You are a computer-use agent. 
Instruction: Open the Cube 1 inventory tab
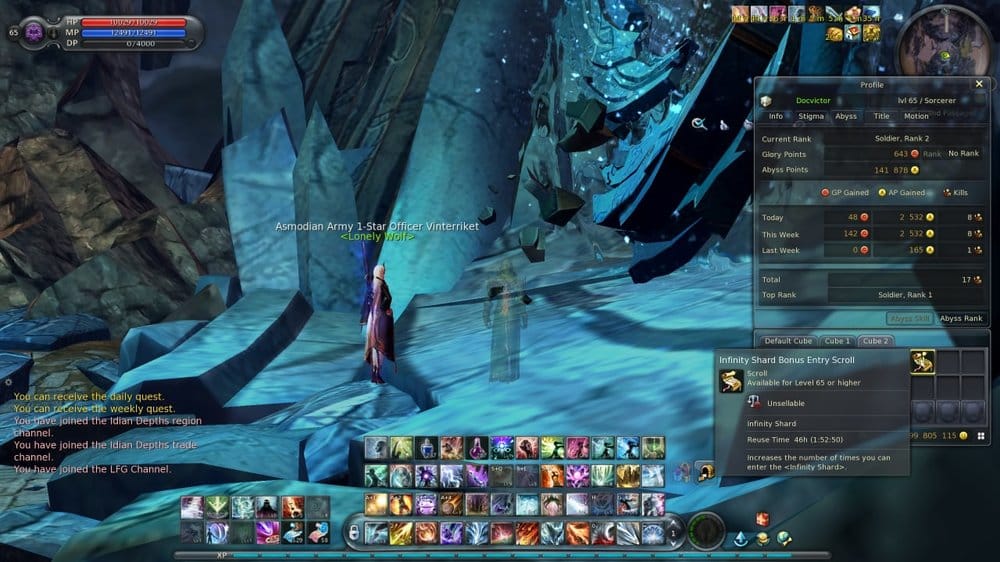(x=837, y=341)
